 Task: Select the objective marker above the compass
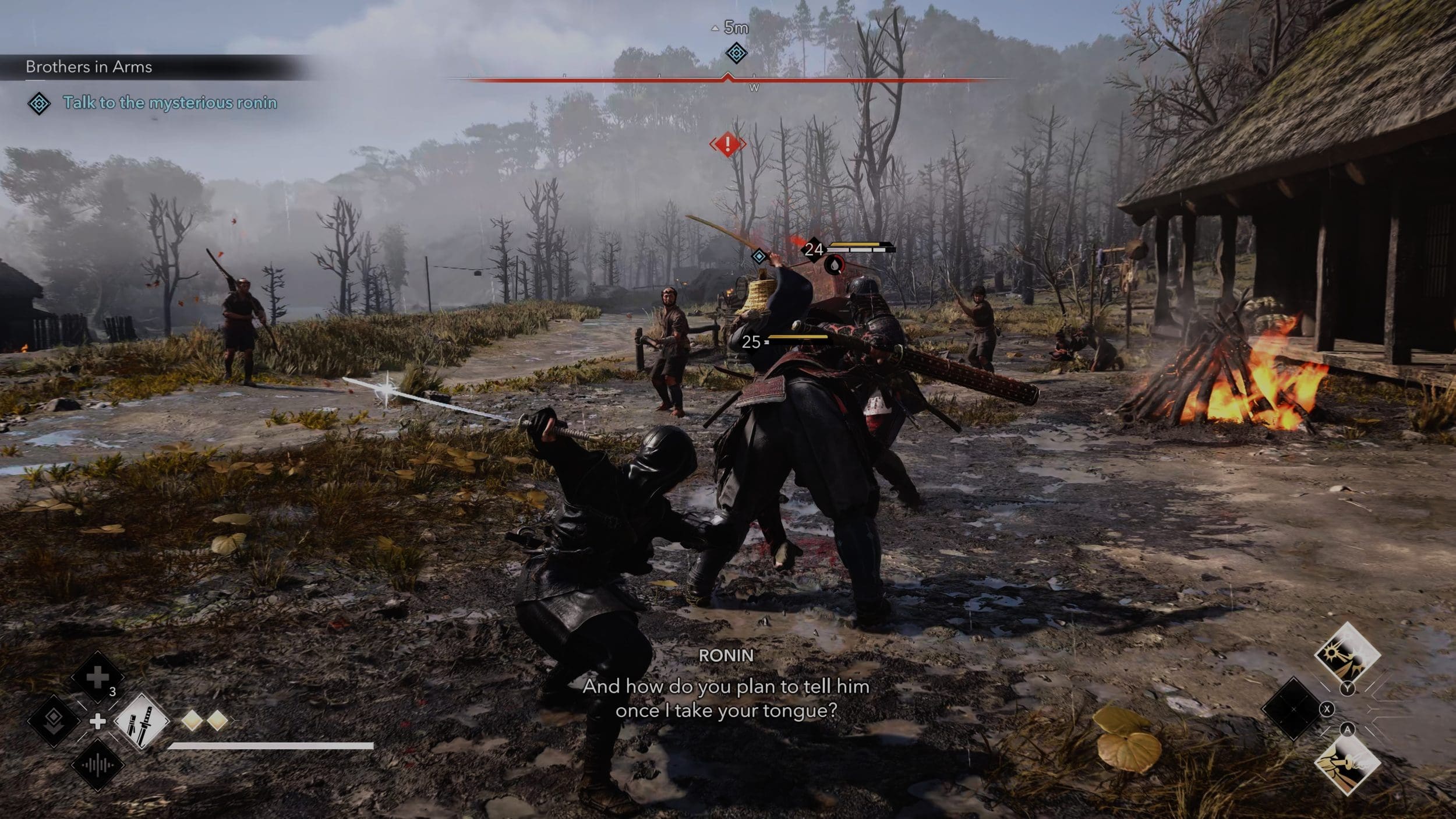(x=736, y=54)
